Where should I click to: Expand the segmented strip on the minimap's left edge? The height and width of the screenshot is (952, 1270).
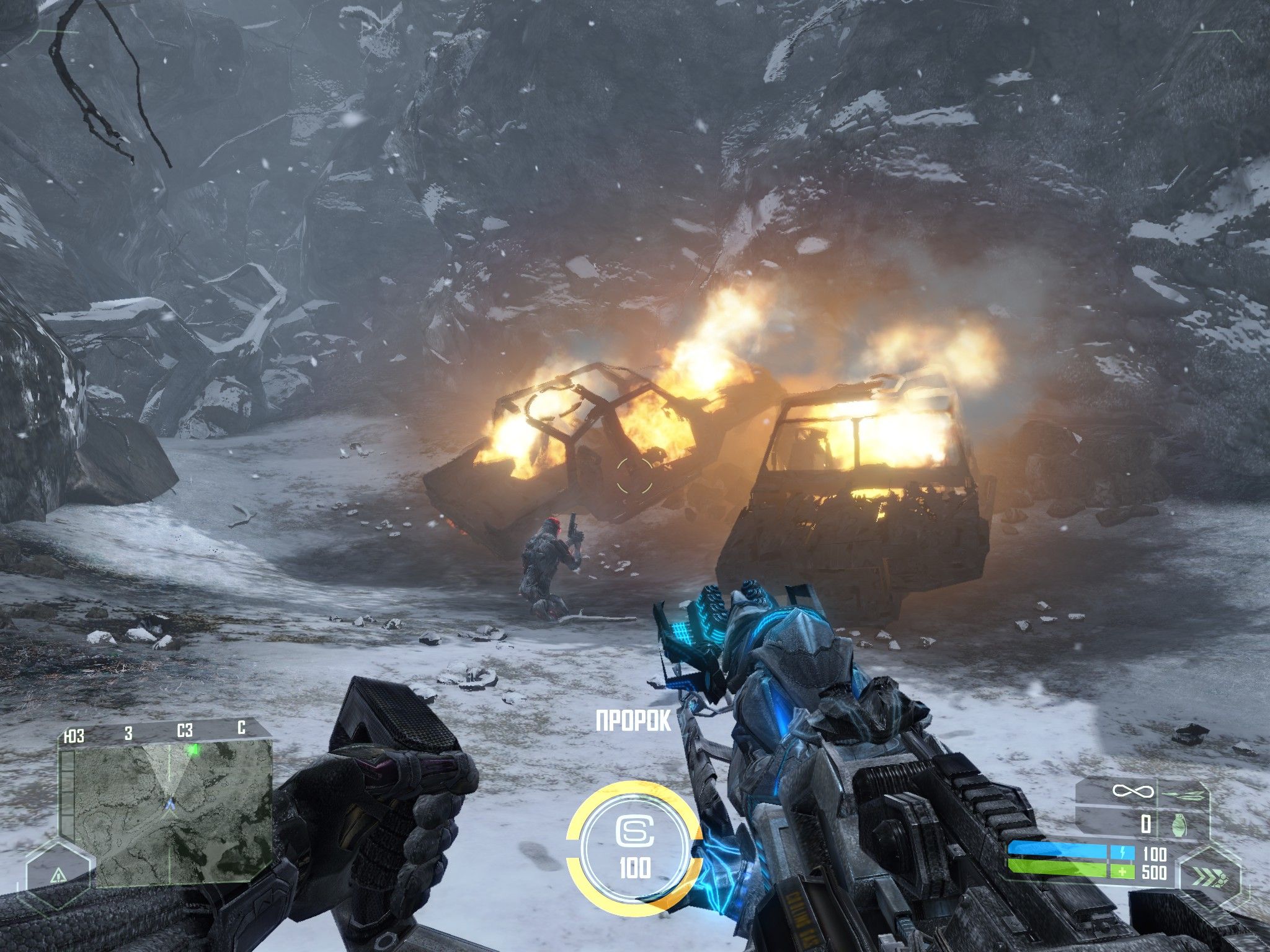(67, 786)
